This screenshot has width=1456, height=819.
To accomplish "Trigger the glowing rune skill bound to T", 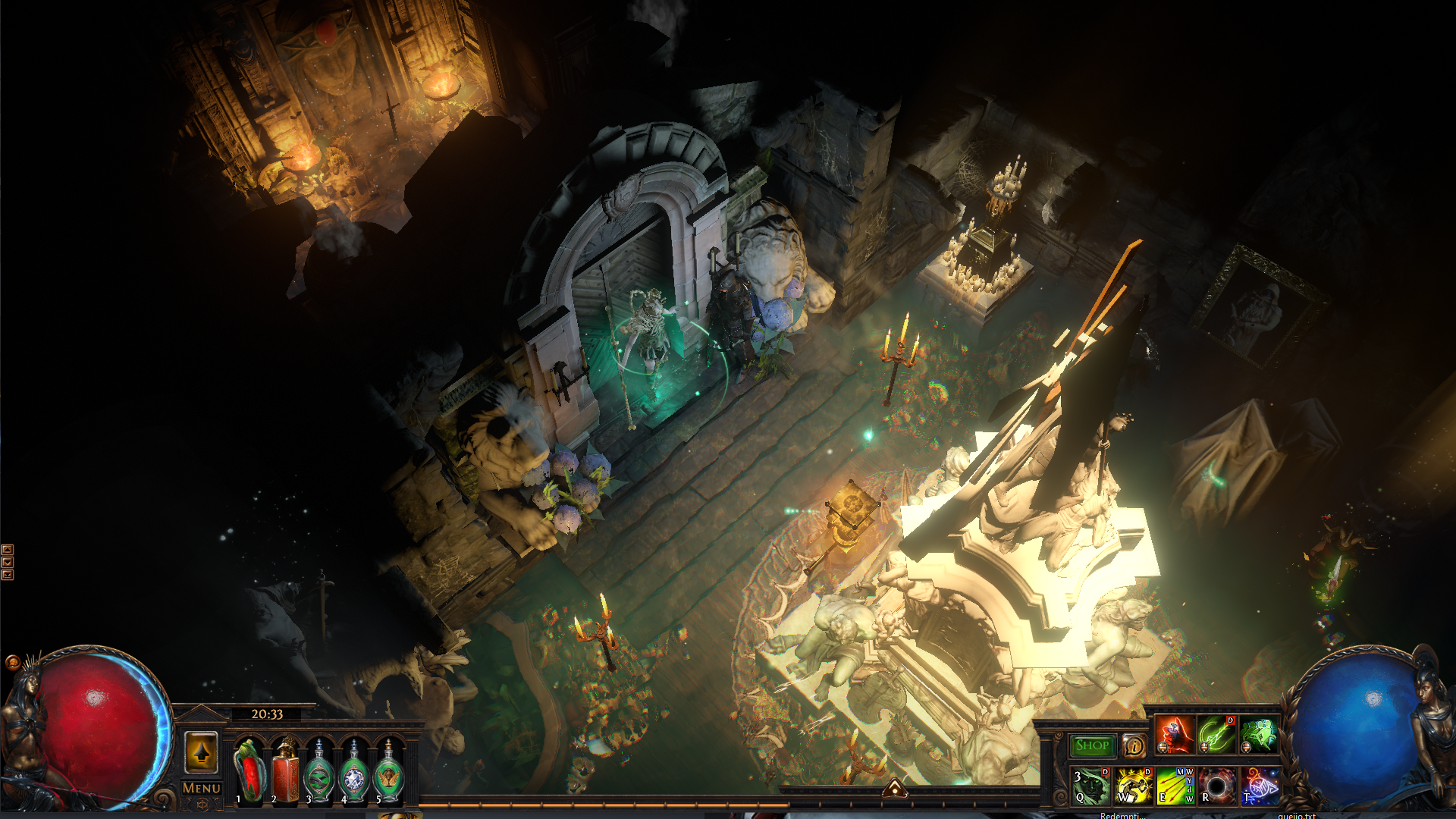I will (x=1260, y=786).
